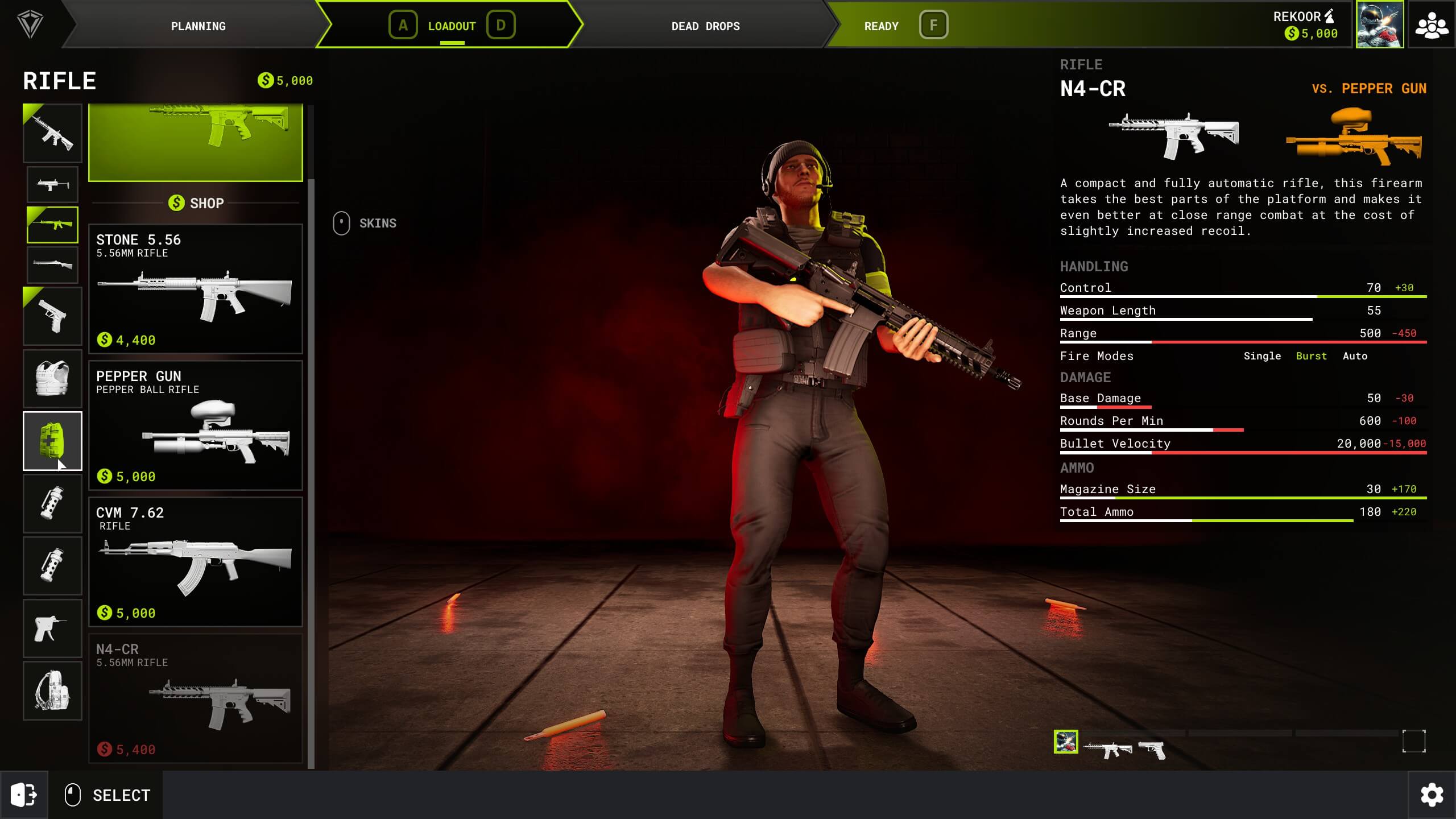Image resolution: width=1456 pixels, height=819 pixels.
Task: Purchase the STONE 5.56 rifle
Action: pyautogui.click(x=196, y=290)
